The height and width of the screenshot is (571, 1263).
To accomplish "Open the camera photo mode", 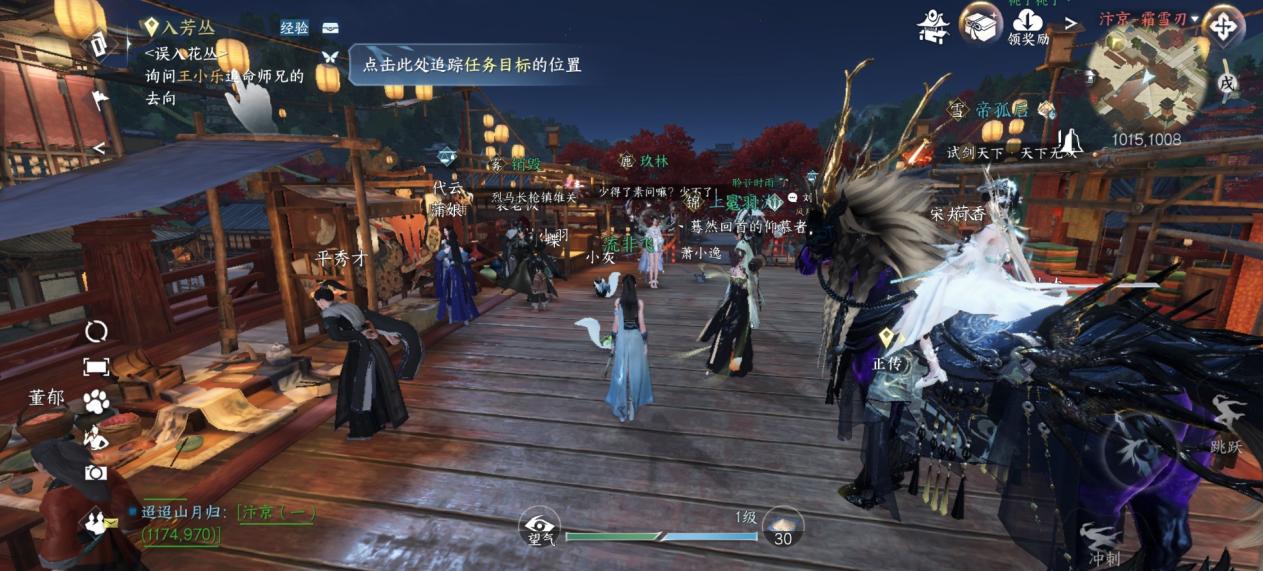I will tap(96, 473).
